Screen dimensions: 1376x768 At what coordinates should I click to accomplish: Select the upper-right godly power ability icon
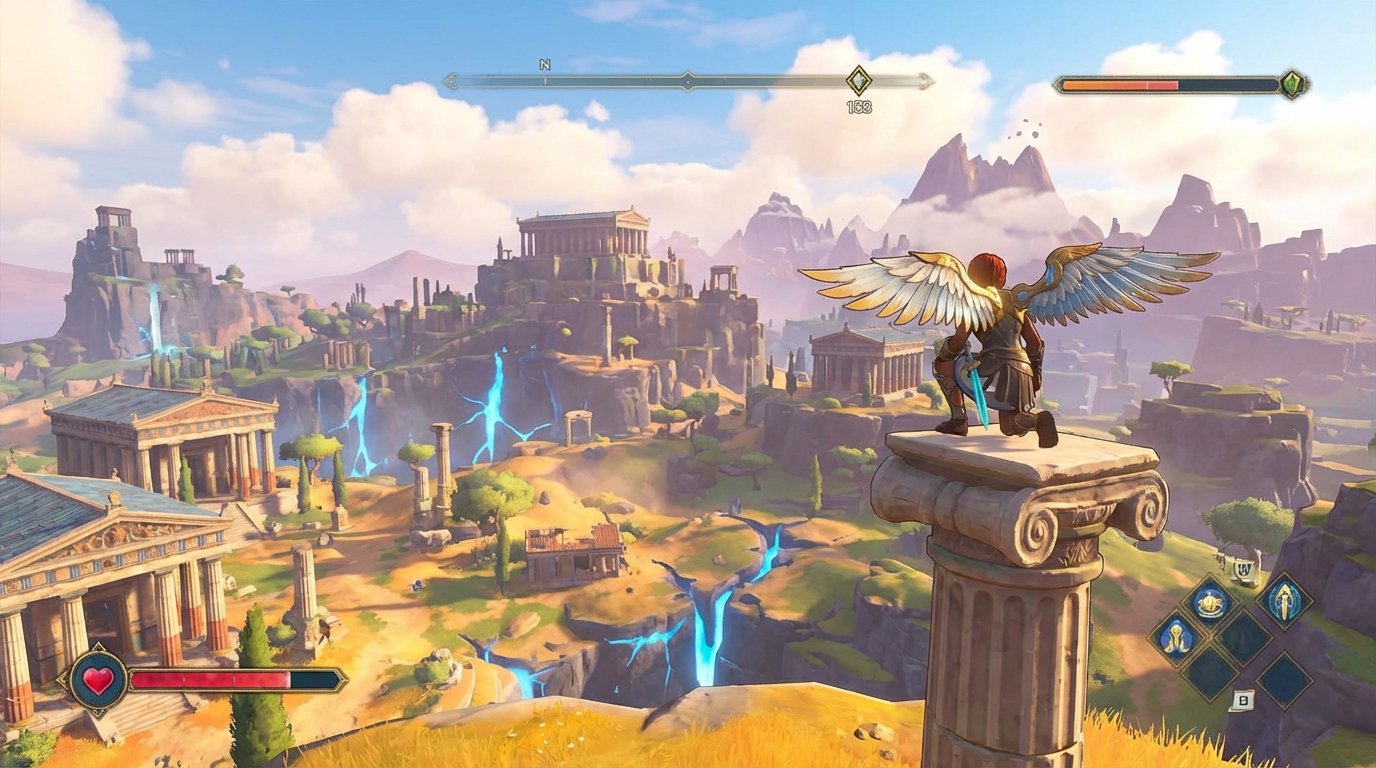(1285, 604)
